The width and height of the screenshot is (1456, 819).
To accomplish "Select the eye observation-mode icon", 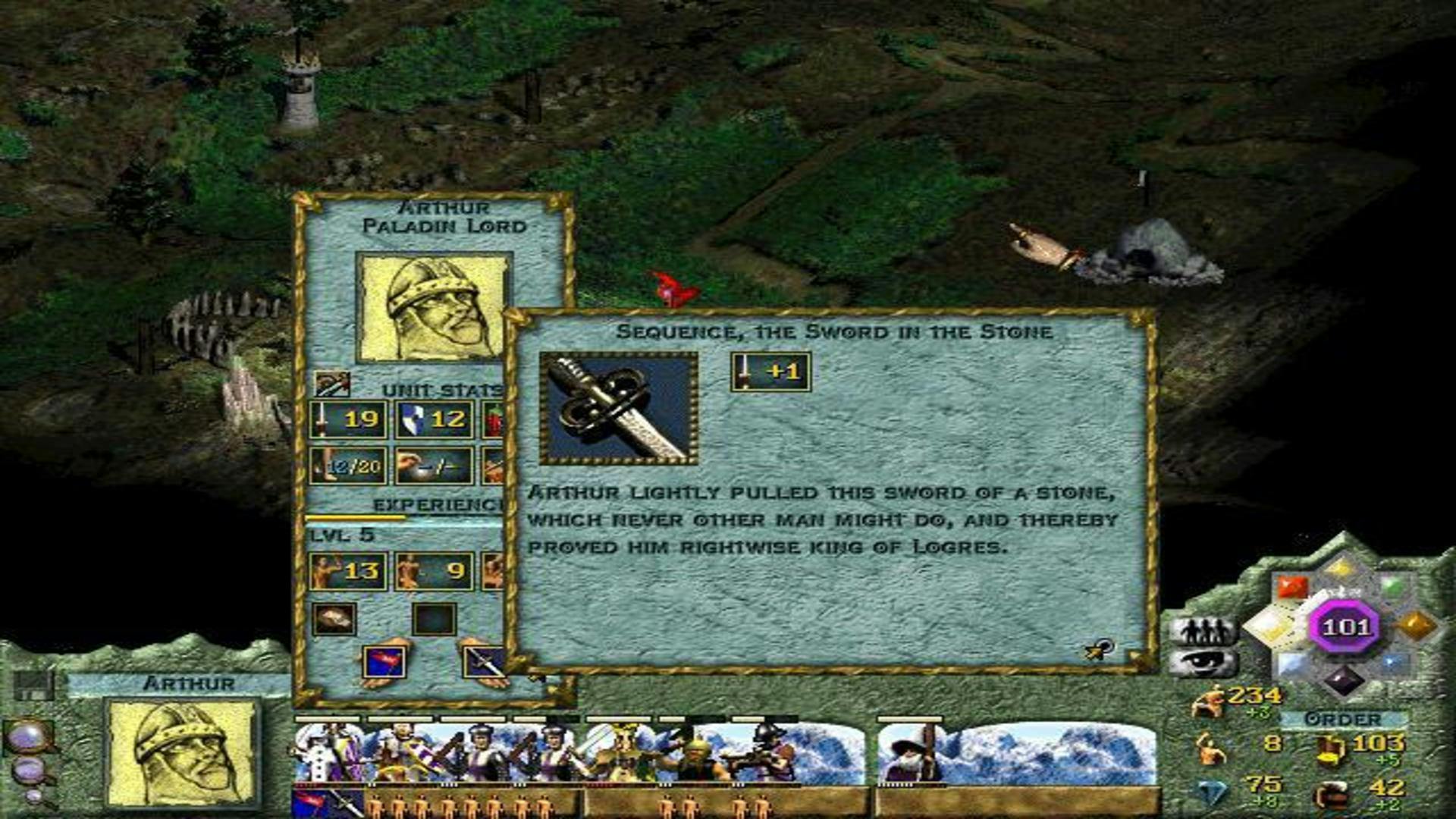I will 1203,664.
